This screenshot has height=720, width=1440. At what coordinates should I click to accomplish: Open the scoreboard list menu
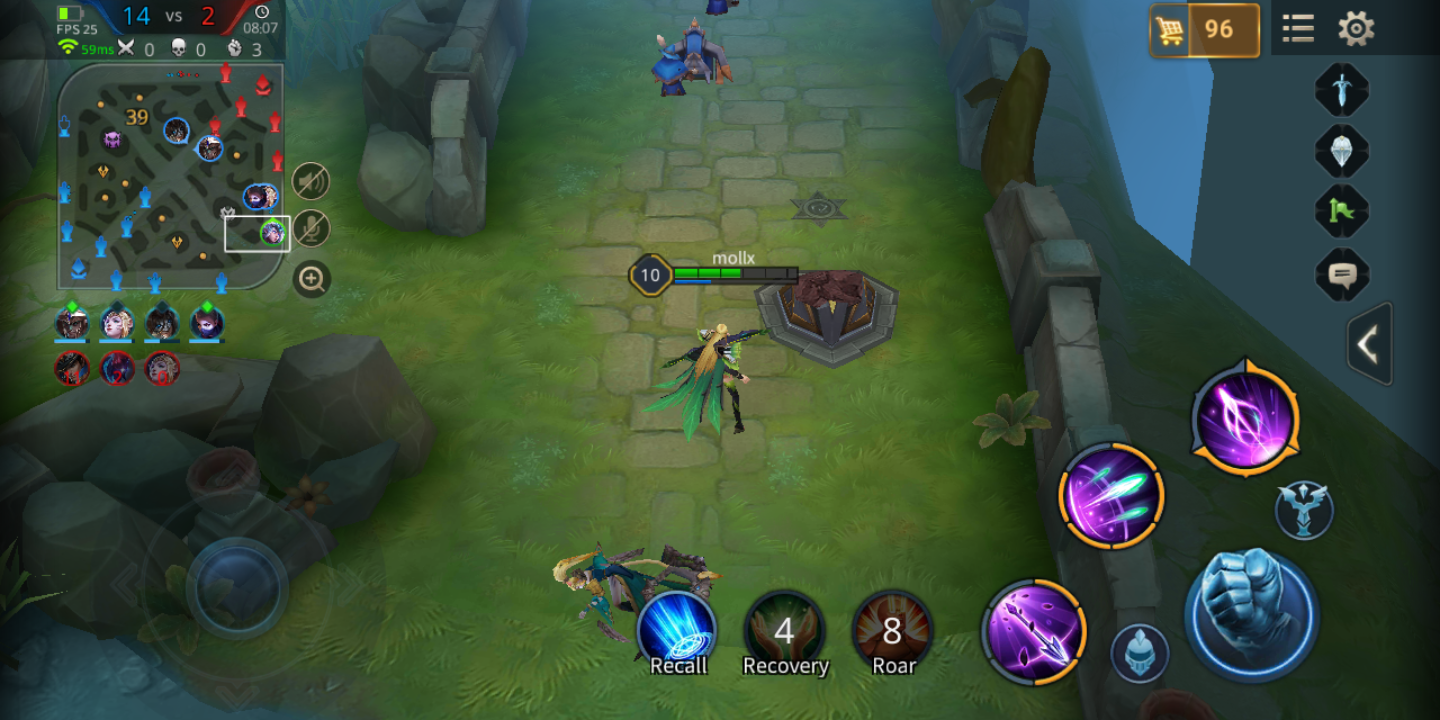tap(1298, 29)
